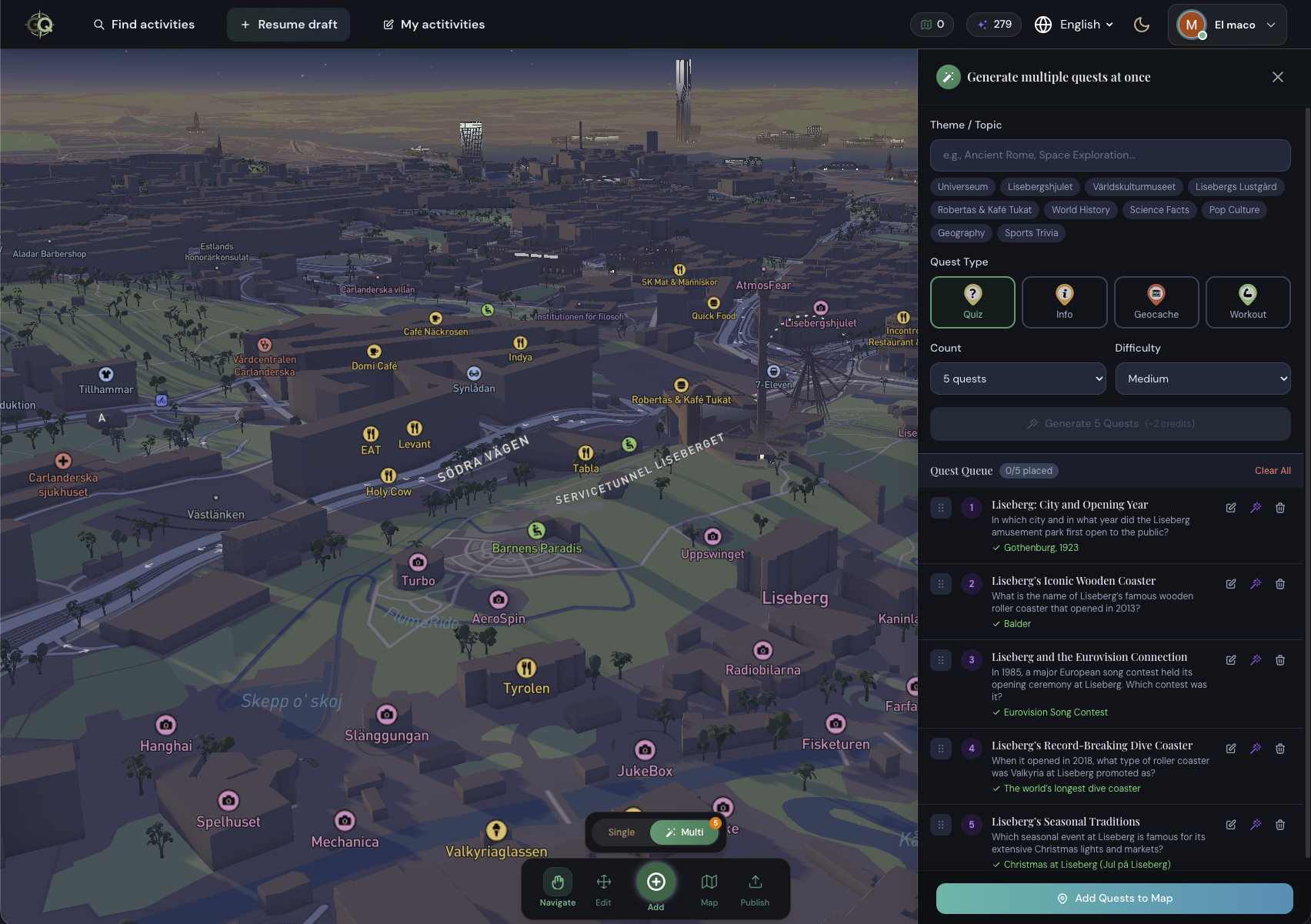This screenshot has height=924, width=1311.
Task: Open the Difficulty dropdown
Action: pos(1203,379)
